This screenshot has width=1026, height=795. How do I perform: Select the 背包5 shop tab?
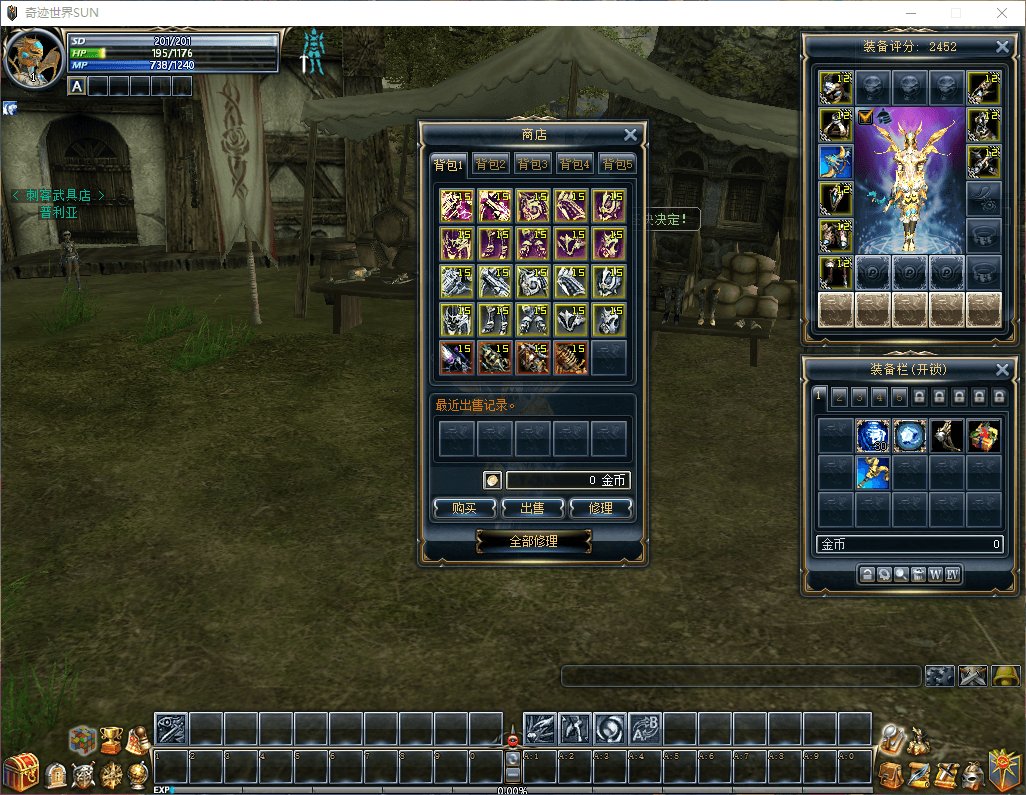pyautogui.click(x=617, y=165)
